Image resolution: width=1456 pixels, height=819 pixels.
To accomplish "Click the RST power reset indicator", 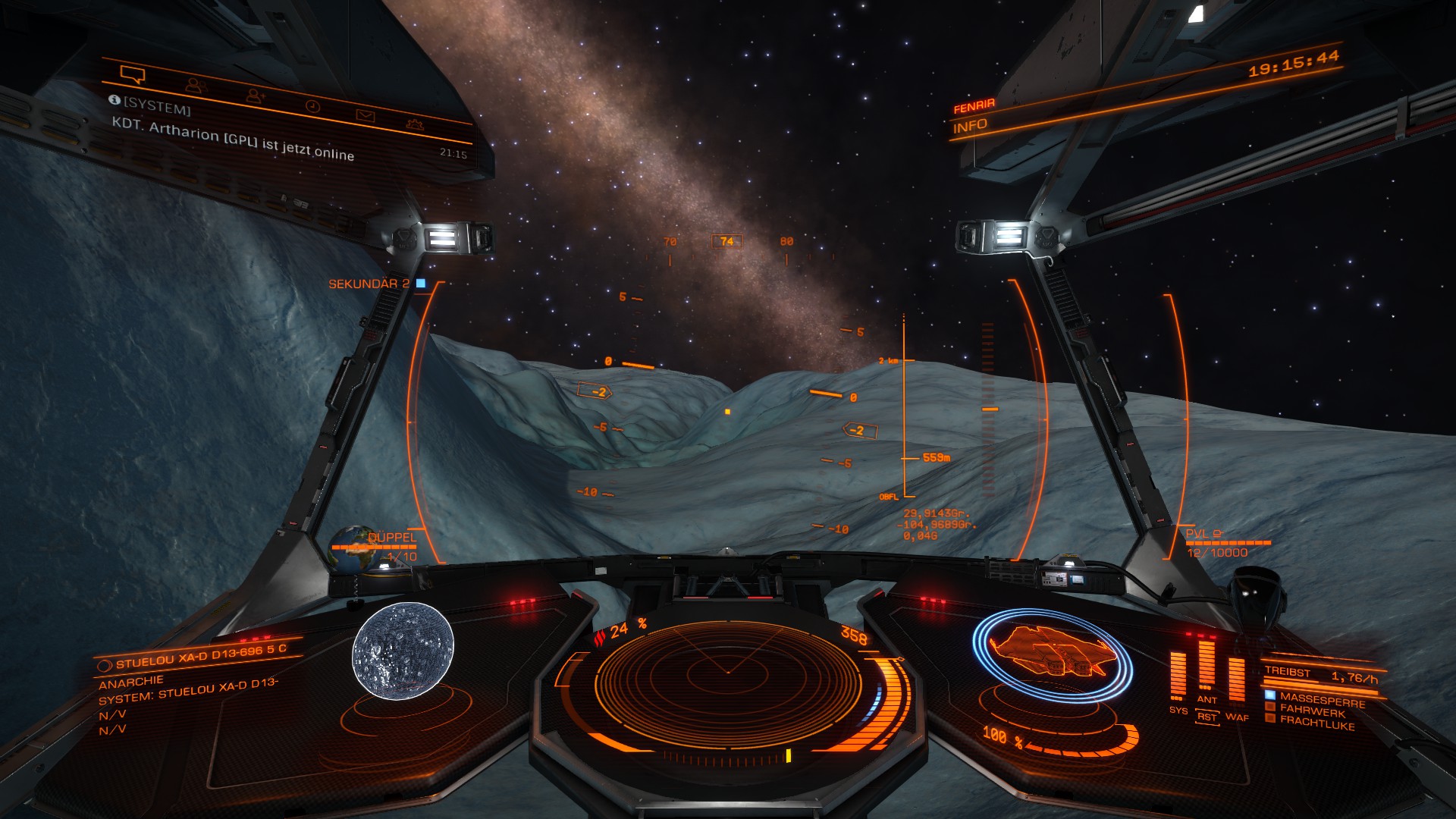I will 1207,717.
